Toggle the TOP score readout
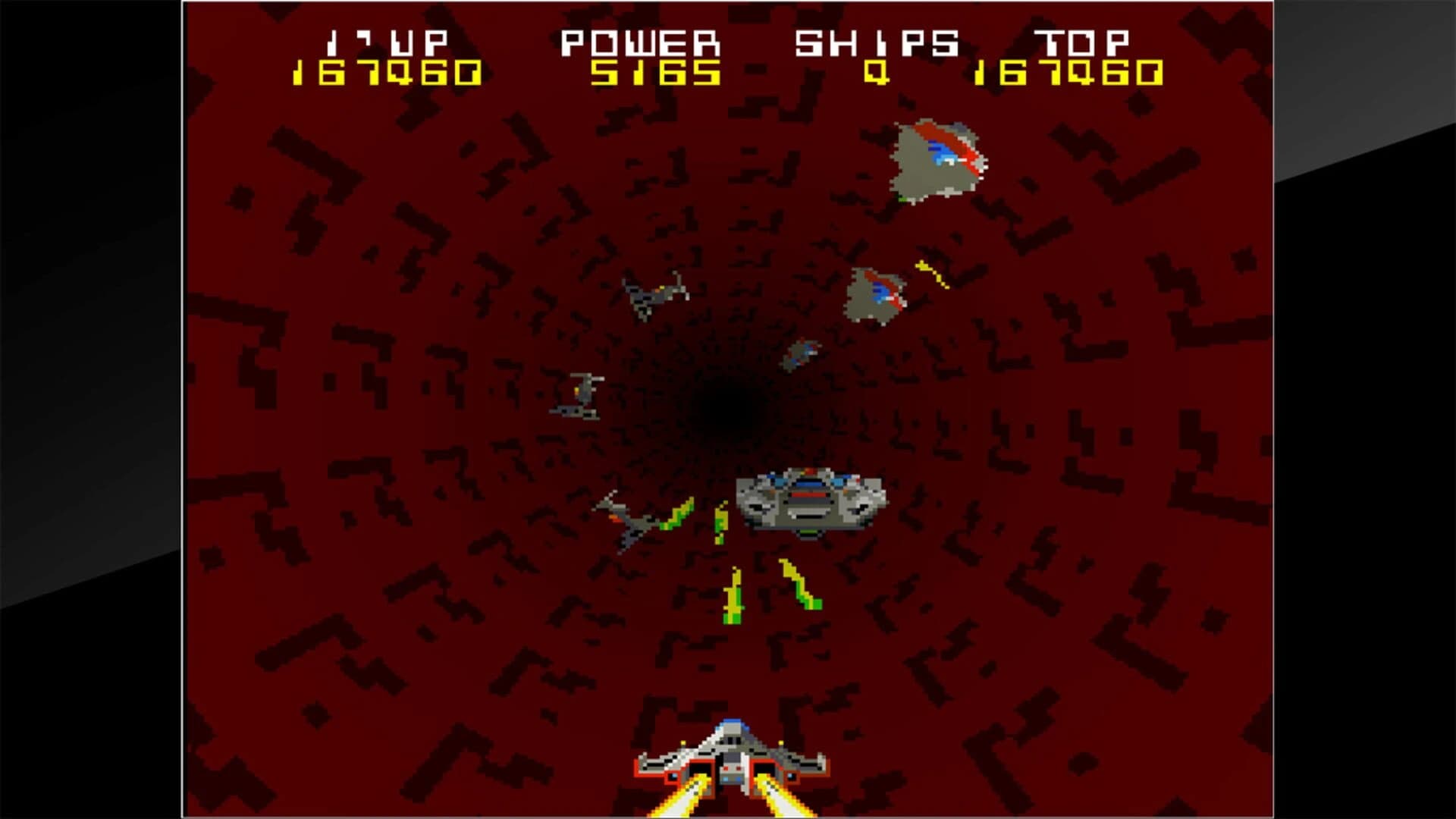The height and width of the screenshot is (819, 1456). click(x=1081, y=42)
